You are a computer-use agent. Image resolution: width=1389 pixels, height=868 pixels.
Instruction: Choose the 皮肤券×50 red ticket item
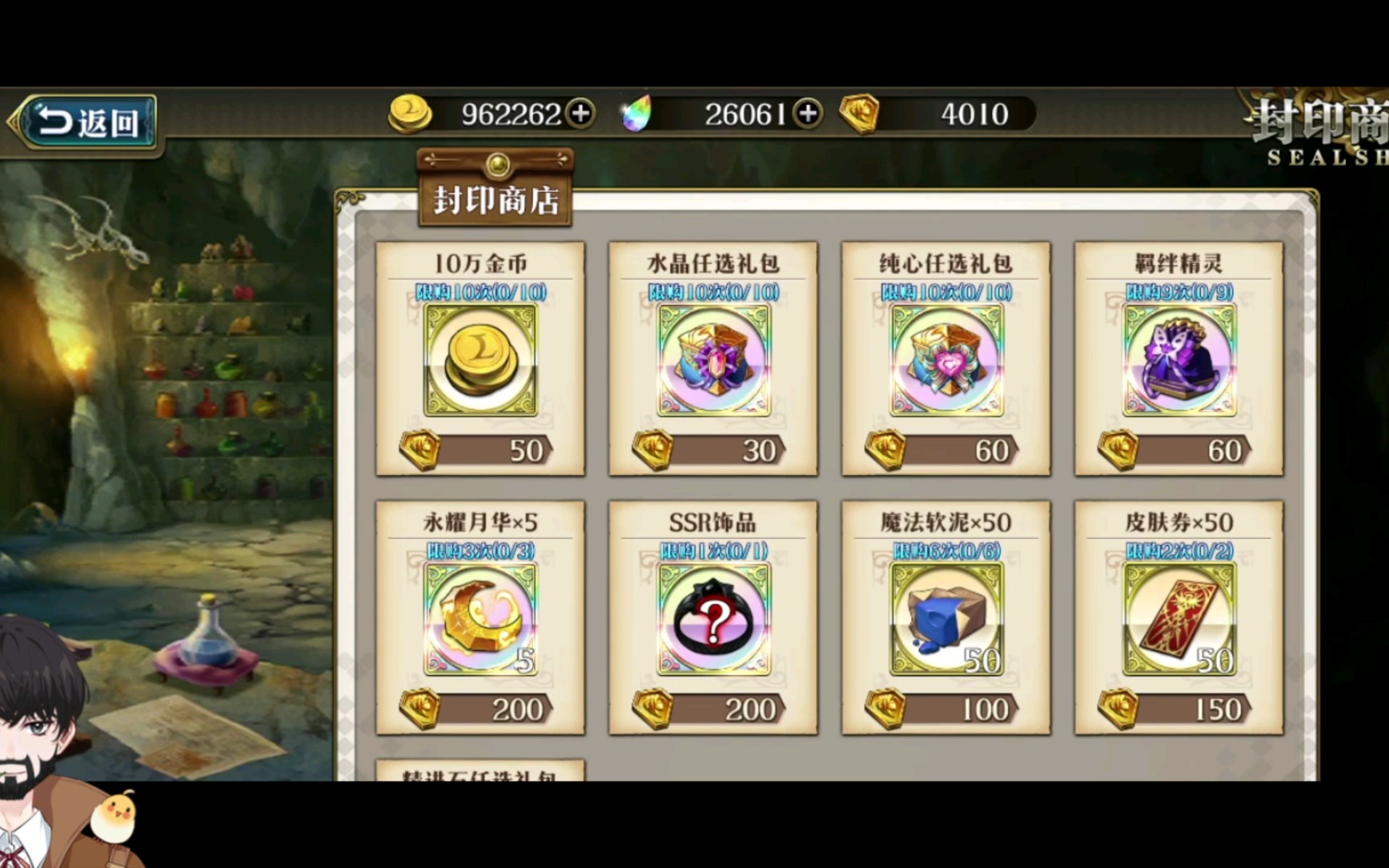point(1178,618)
